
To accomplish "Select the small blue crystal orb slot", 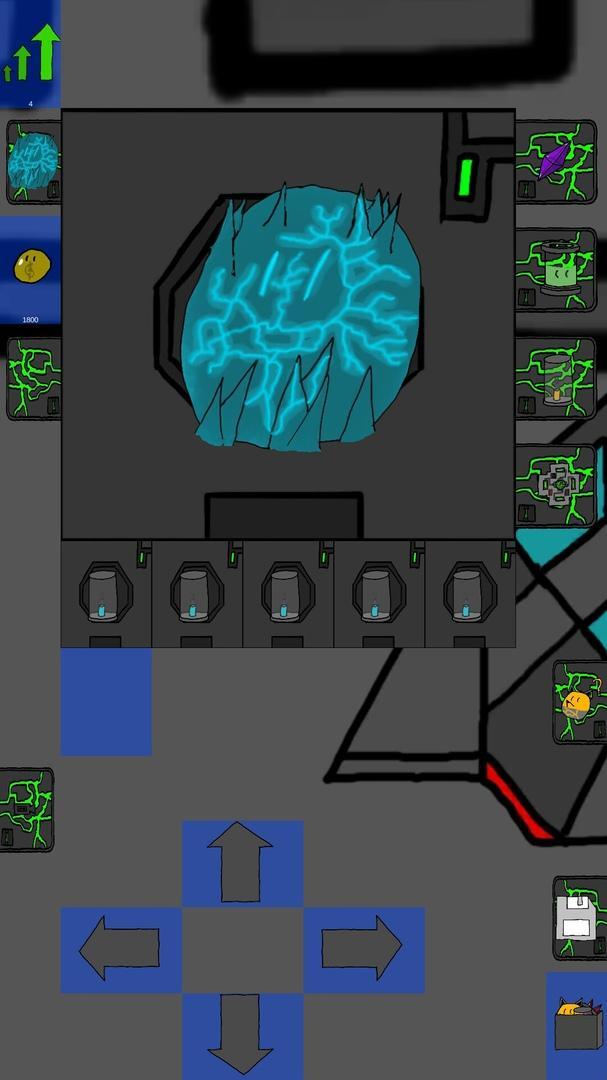I will tap(33, 162).
